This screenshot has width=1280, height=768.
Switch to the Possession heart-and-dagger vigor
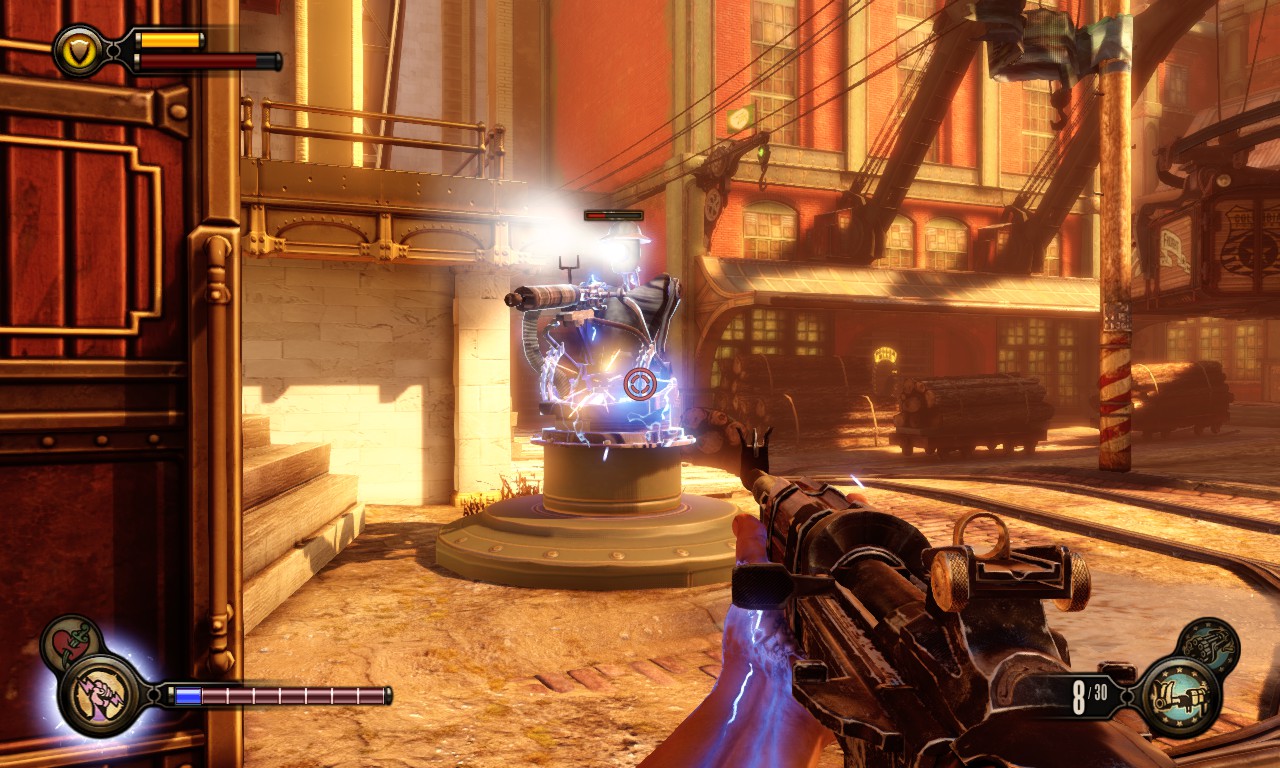point(71,645)
